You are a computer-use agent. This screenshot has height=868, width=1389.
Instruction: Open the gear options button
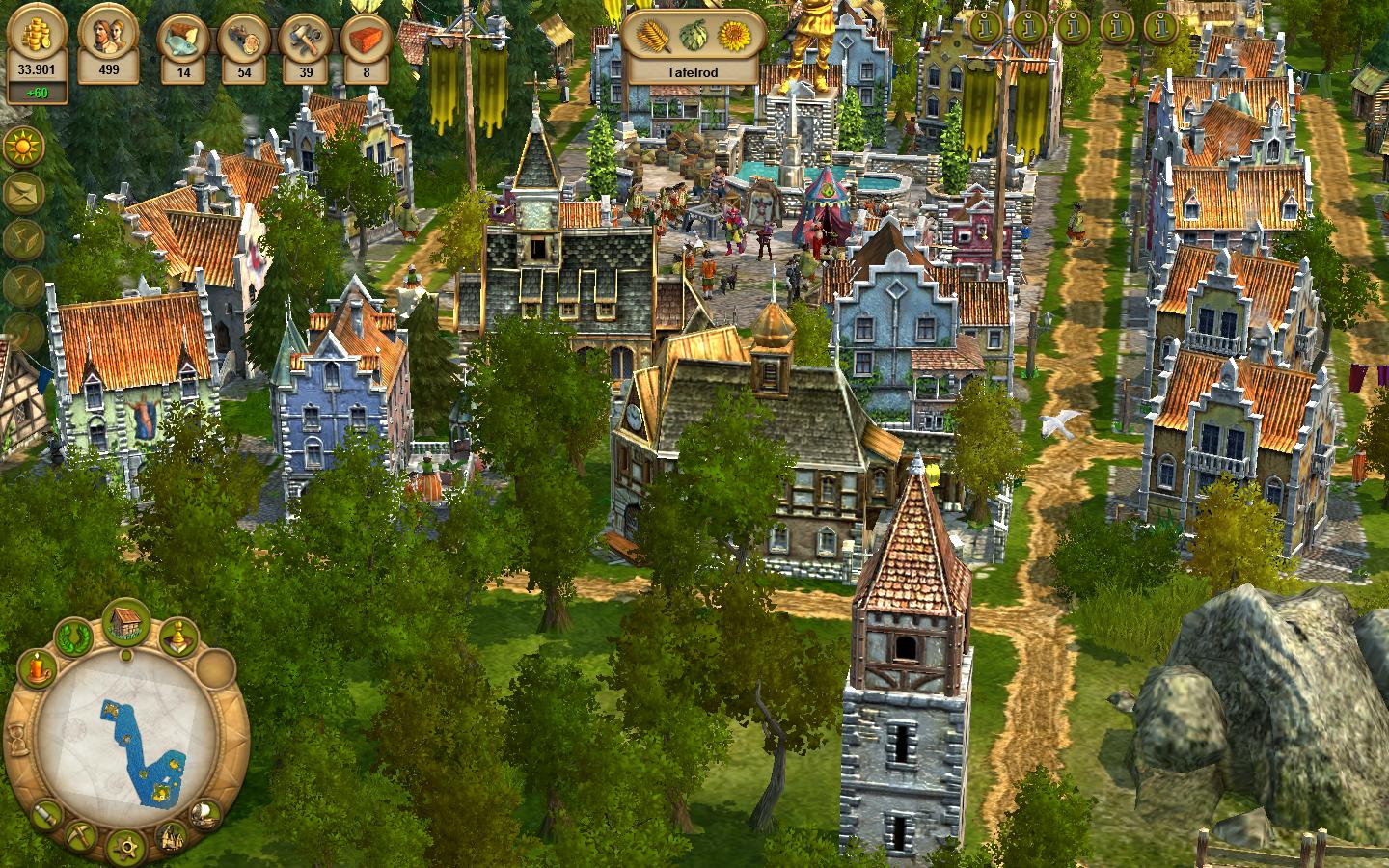pyautogui.click(x=125, y=848)
